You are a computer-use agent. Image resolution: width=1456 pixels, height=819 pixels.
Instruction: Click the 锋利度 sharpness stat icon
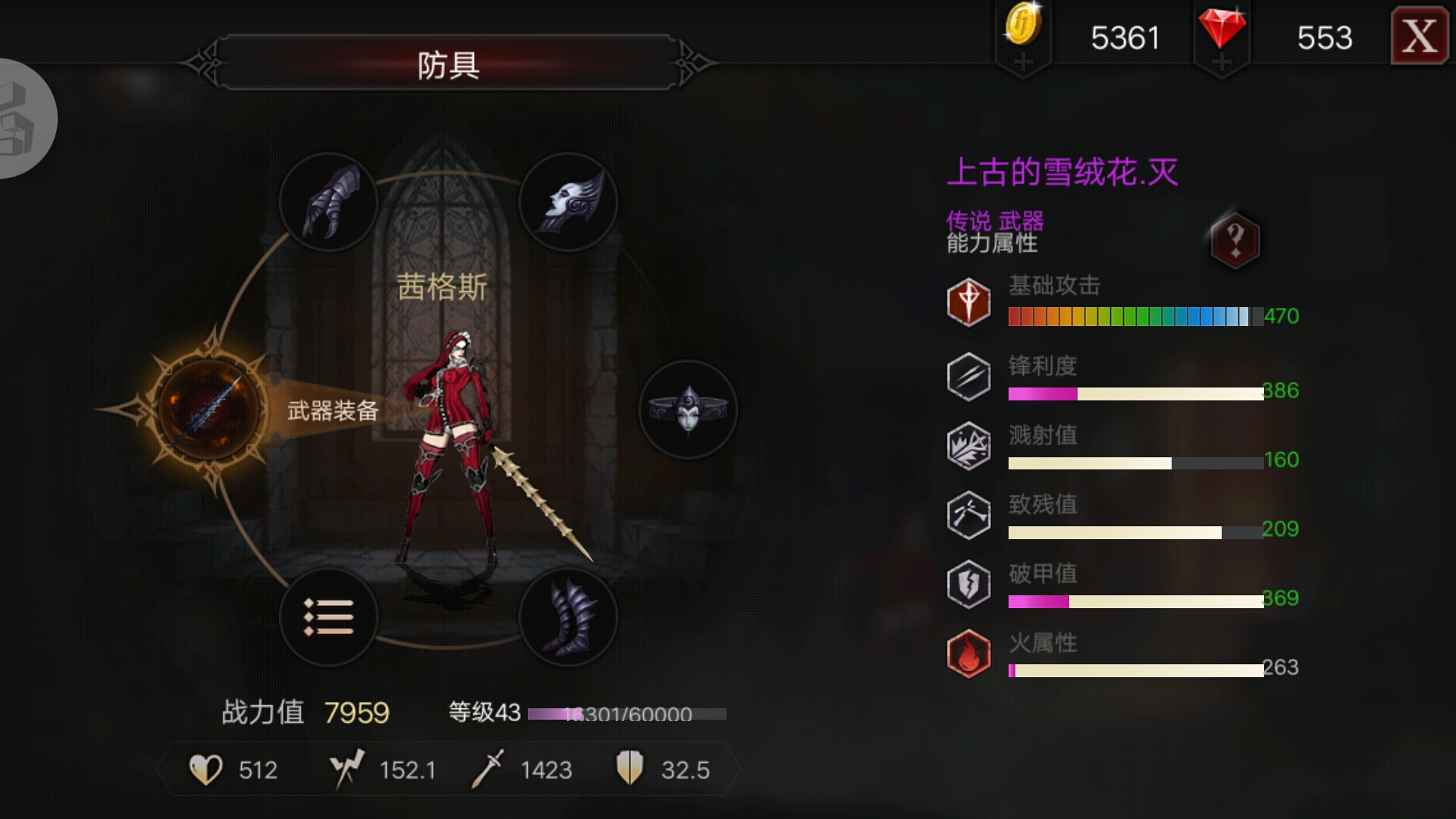tap(968, 373)
